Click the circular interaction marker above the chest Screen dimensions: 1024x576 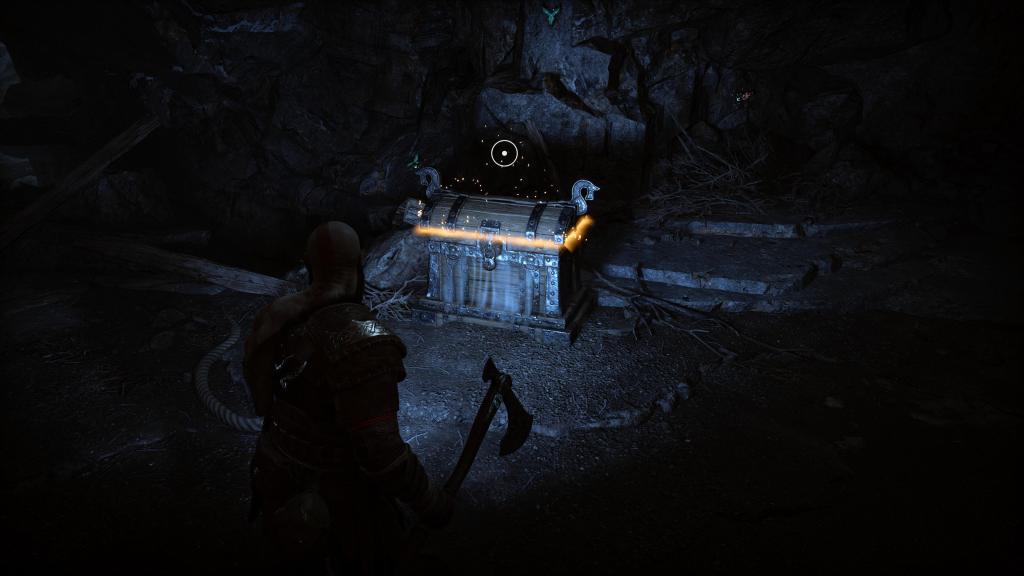click(505, 153)
